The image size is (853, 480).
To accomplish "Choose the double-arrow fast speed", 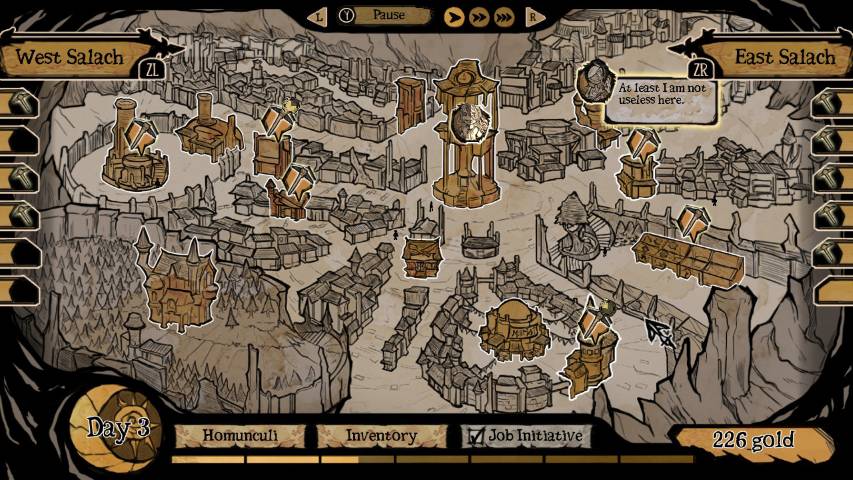I will click(x=479, y=16).
